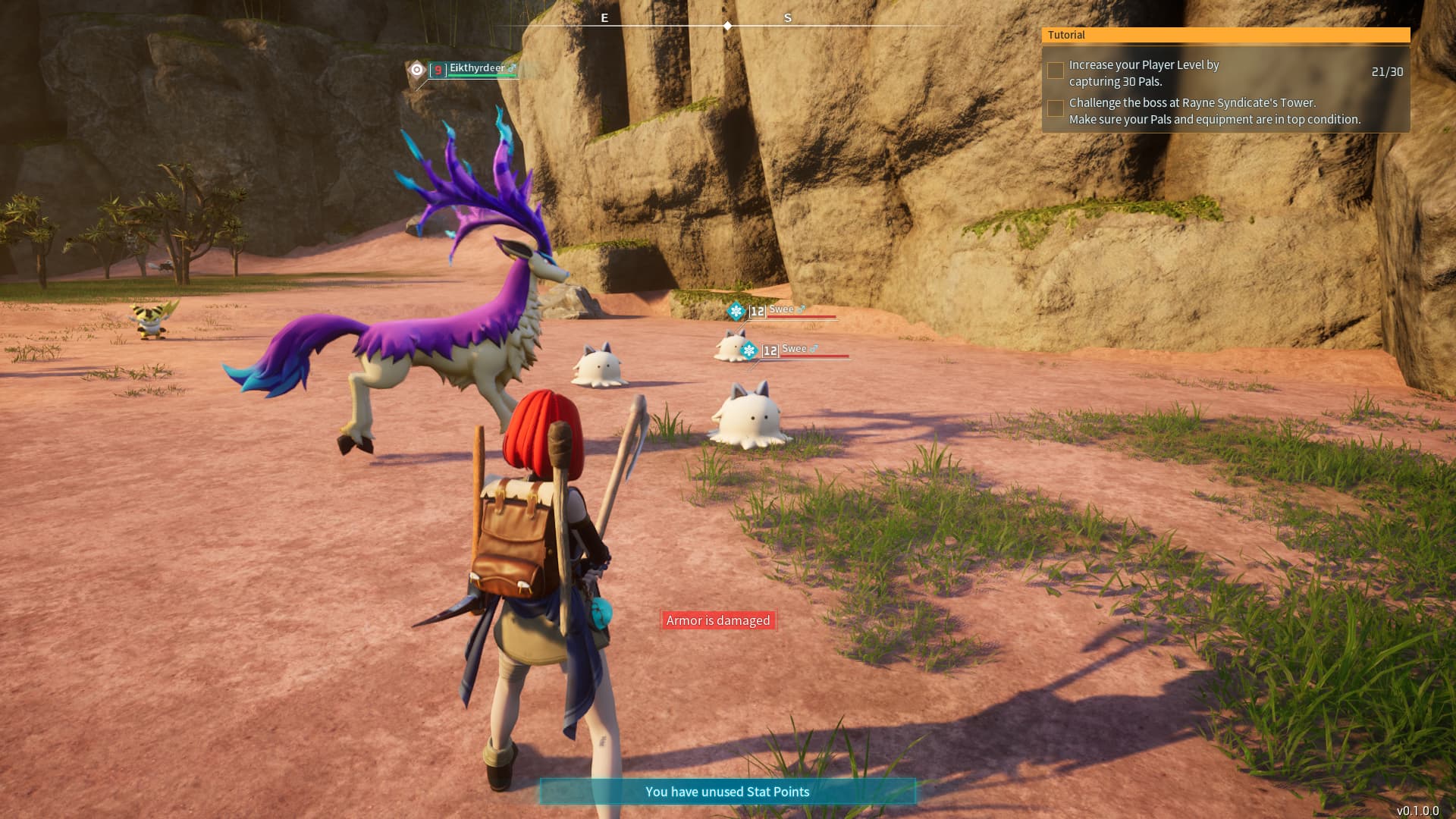Tick the capture 30 Pals objective checkbox
Viewport: 1456px width, 819px height.
1055,71
